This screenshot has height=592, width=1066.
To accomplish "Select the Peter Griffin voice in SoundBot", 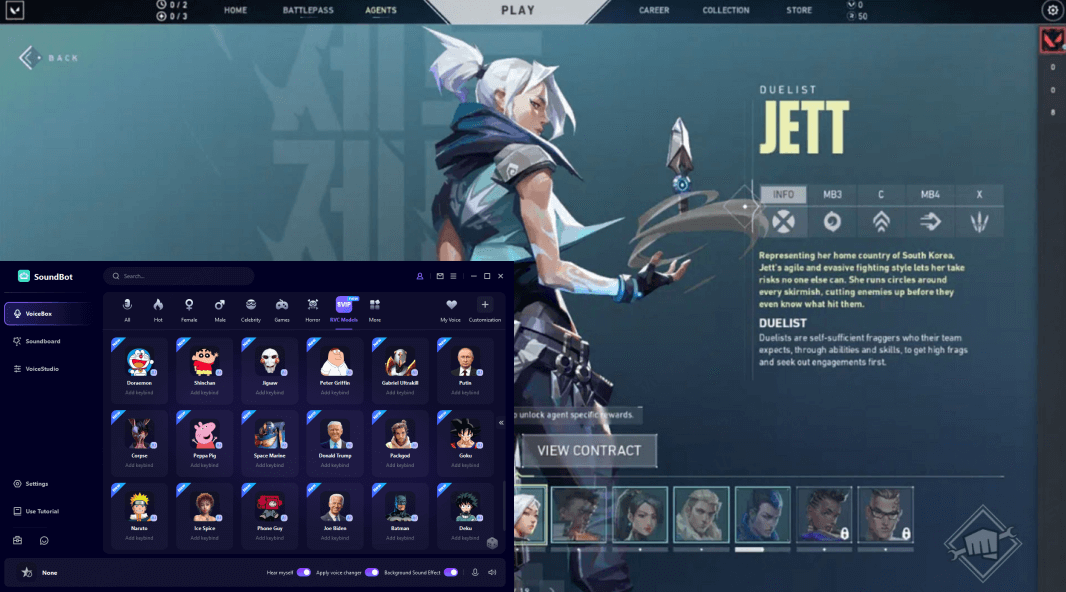I will coord(335,366).
